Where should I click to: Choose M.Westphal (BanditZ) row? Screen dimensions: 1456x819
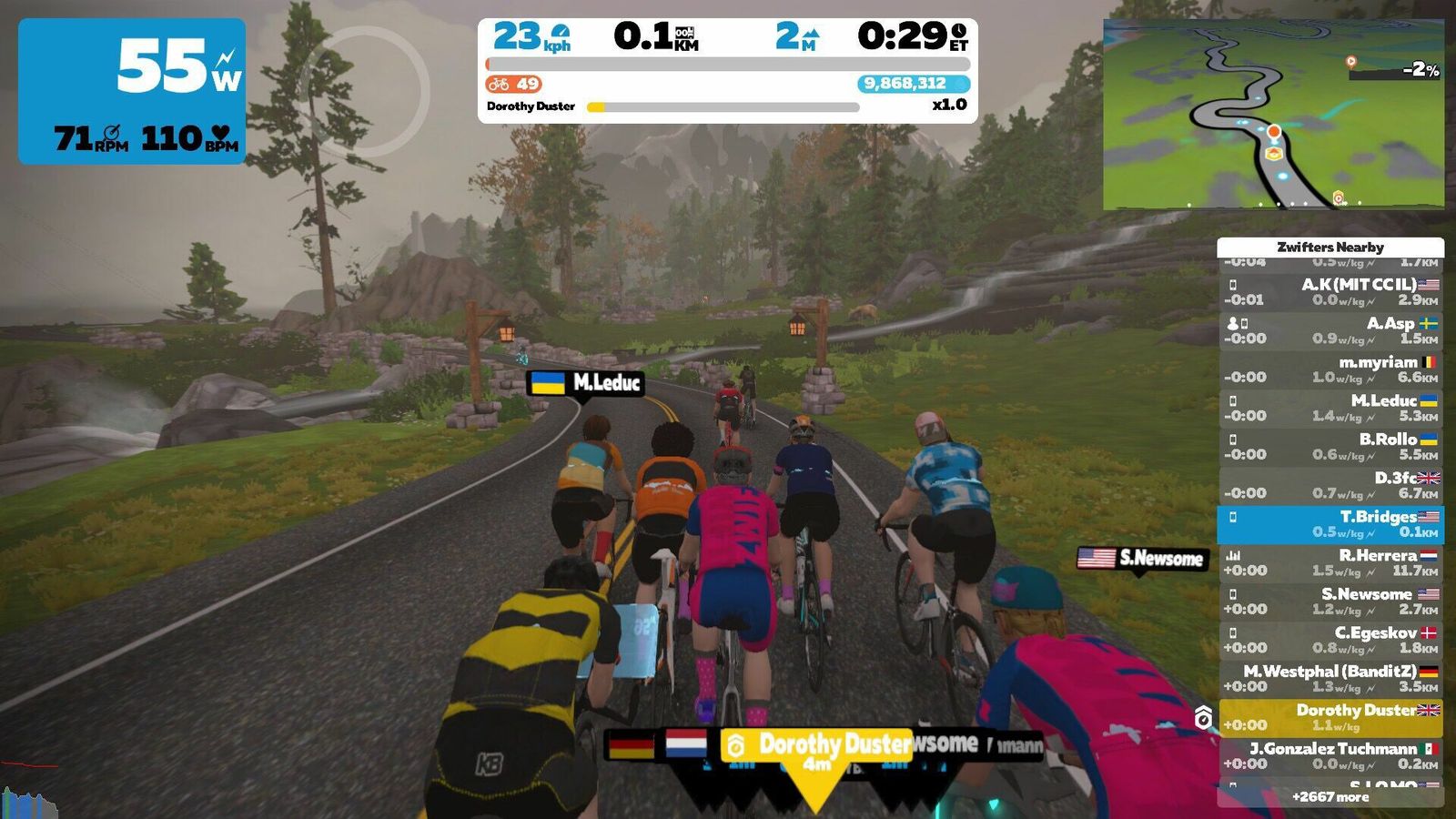pyautogui.click(x=1330, y=679)
